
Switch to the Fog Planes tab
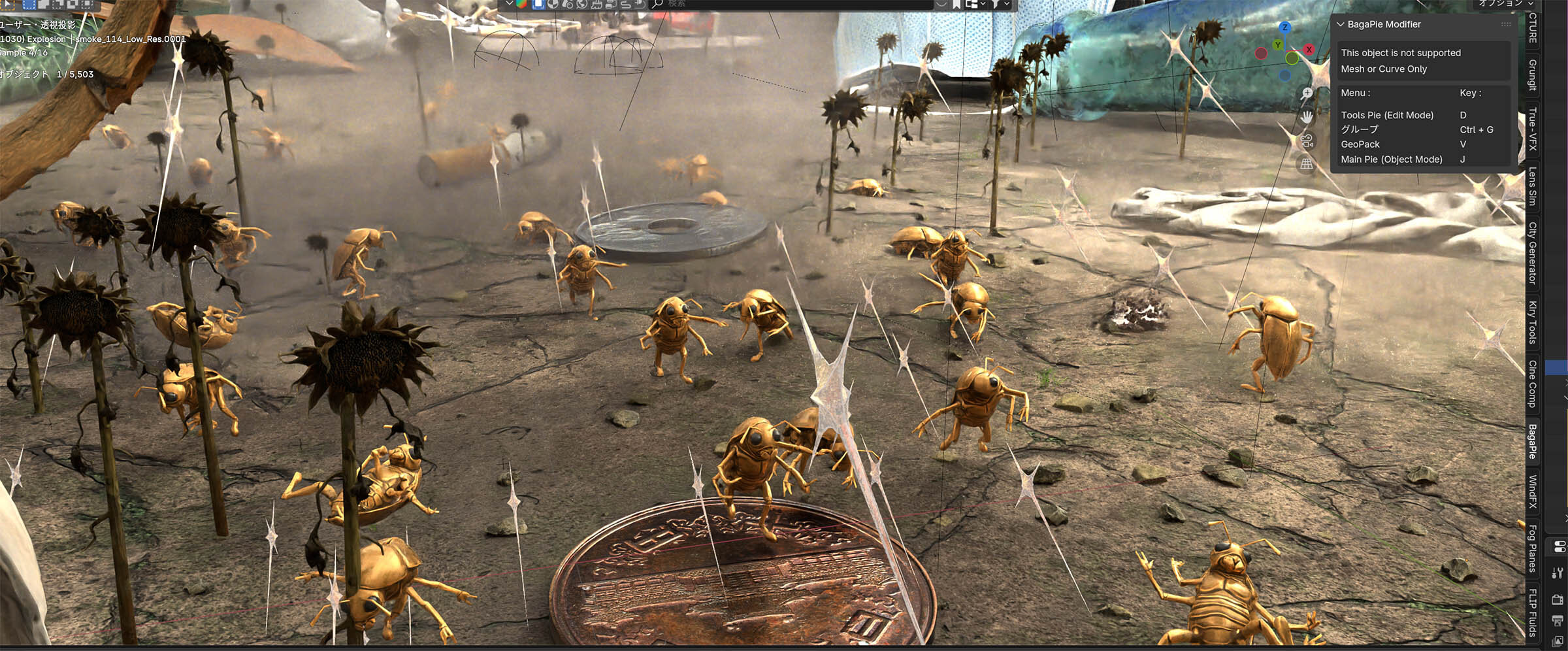pos(1532,548)
